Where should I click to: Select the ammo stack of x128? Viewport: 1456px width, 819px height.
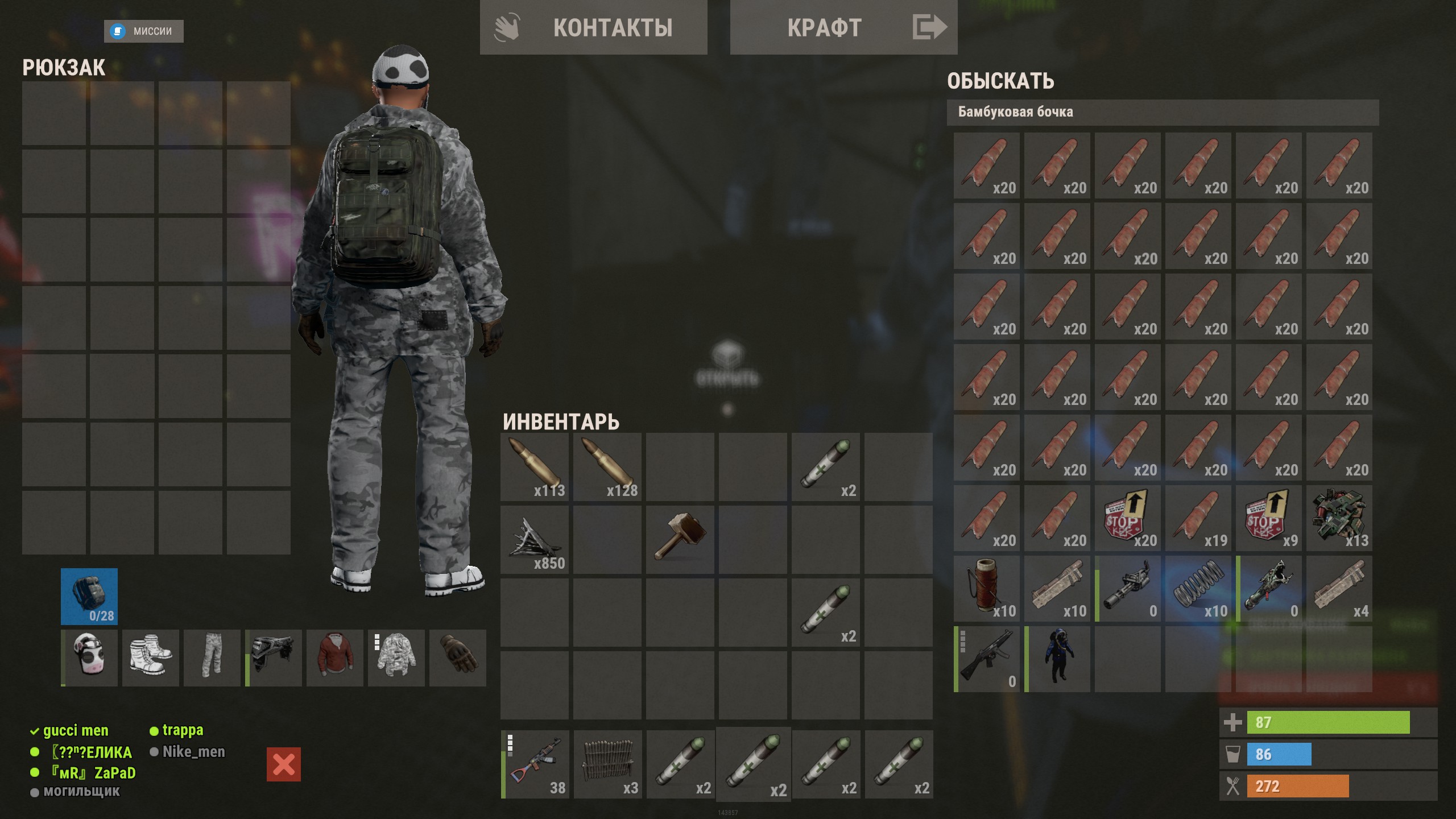pyautogui.click(x=607, y=467)
